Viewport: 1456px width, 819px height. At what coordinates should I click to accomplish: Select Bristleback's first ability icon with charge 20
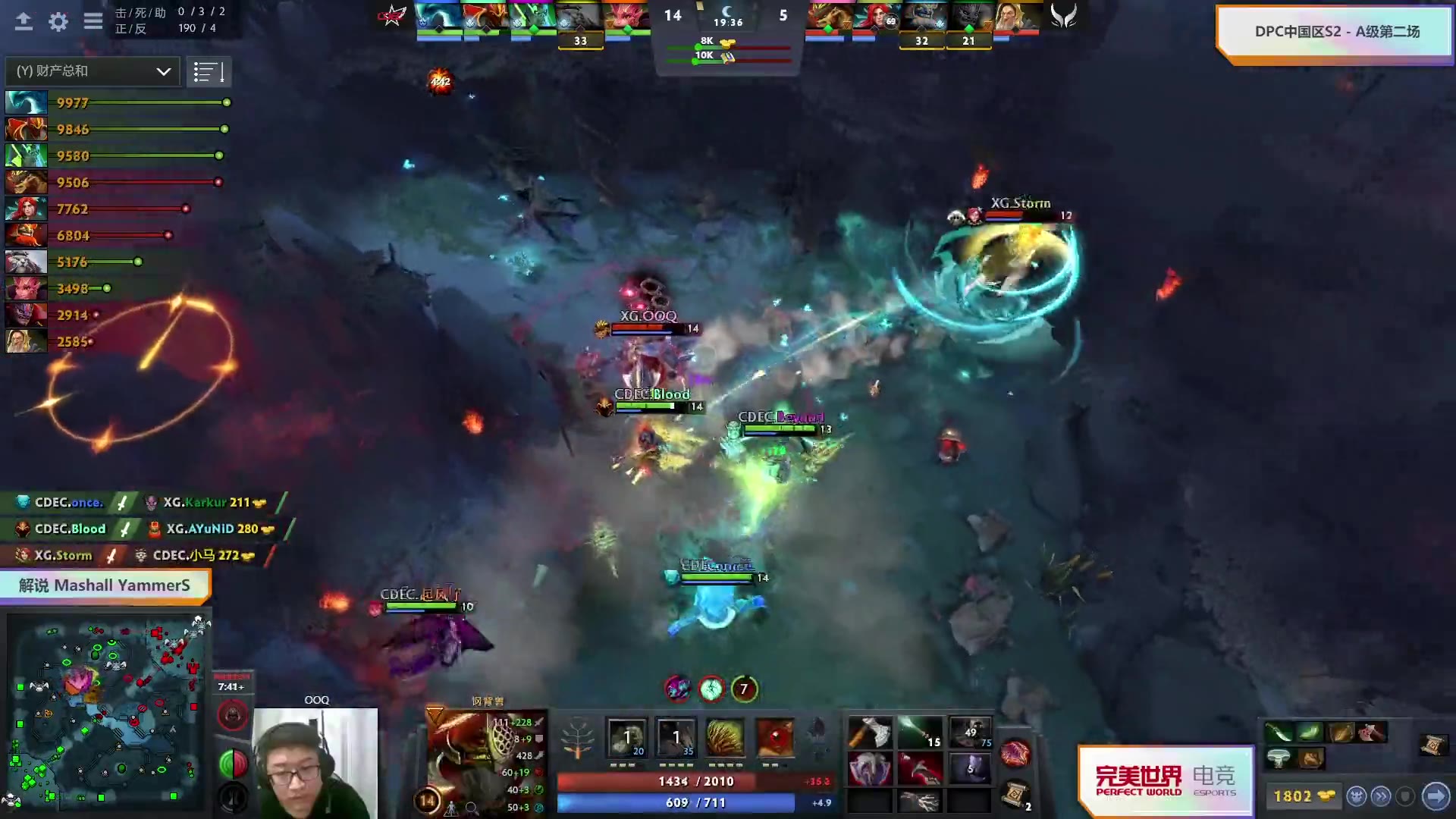click(626, 737)
